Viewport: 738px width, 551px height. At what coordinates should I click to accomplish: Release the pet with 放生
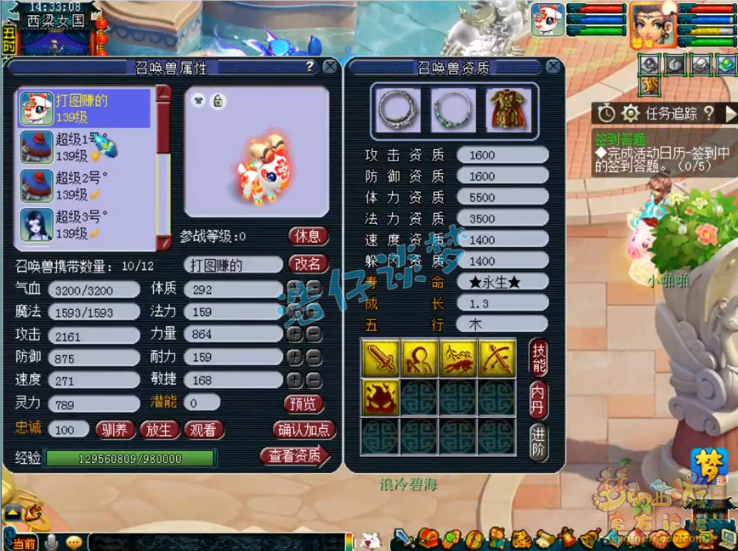tap(159, 430)
